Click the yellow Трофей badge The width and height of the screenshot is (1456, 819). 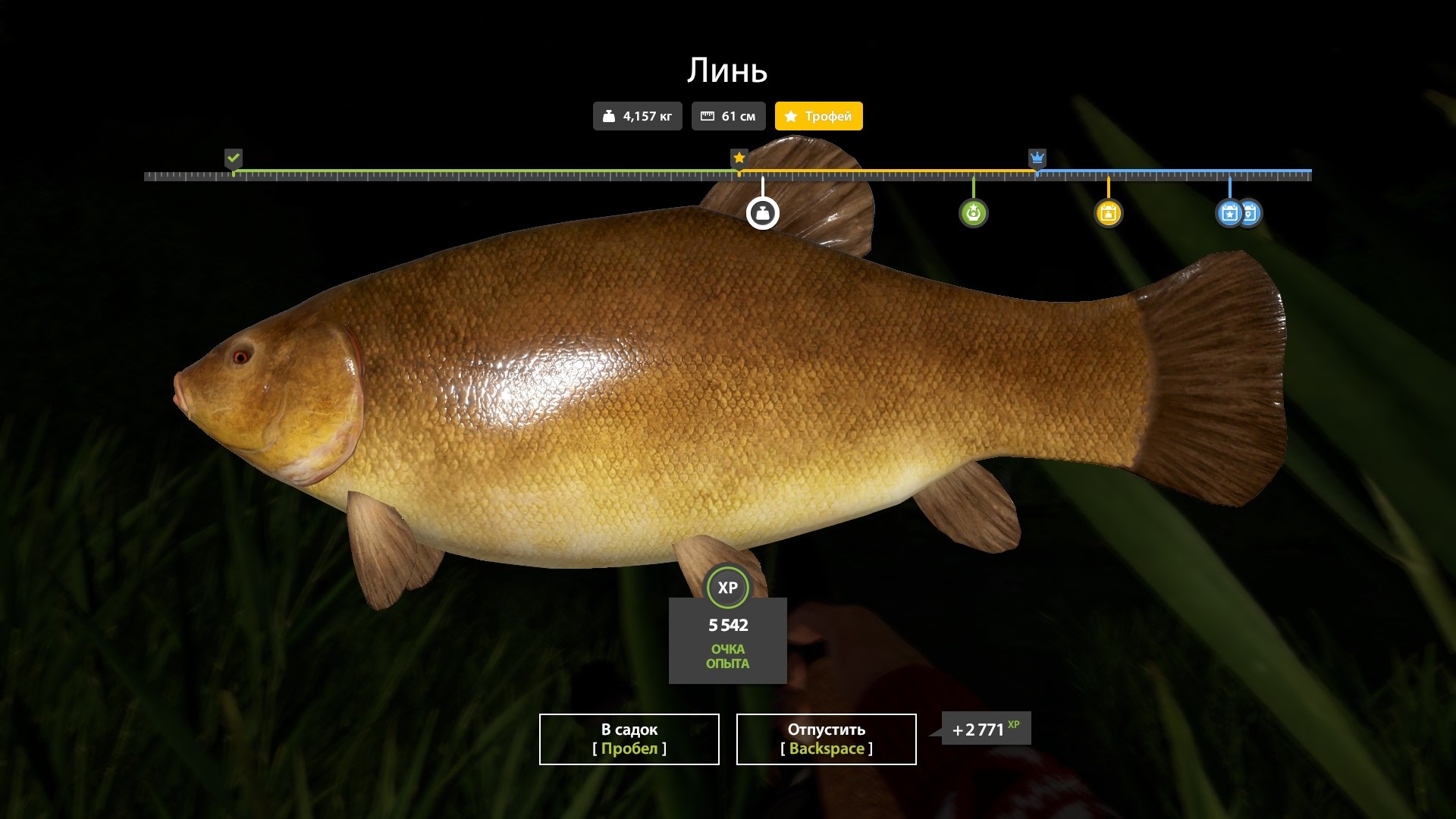click(x=818, y=116)
